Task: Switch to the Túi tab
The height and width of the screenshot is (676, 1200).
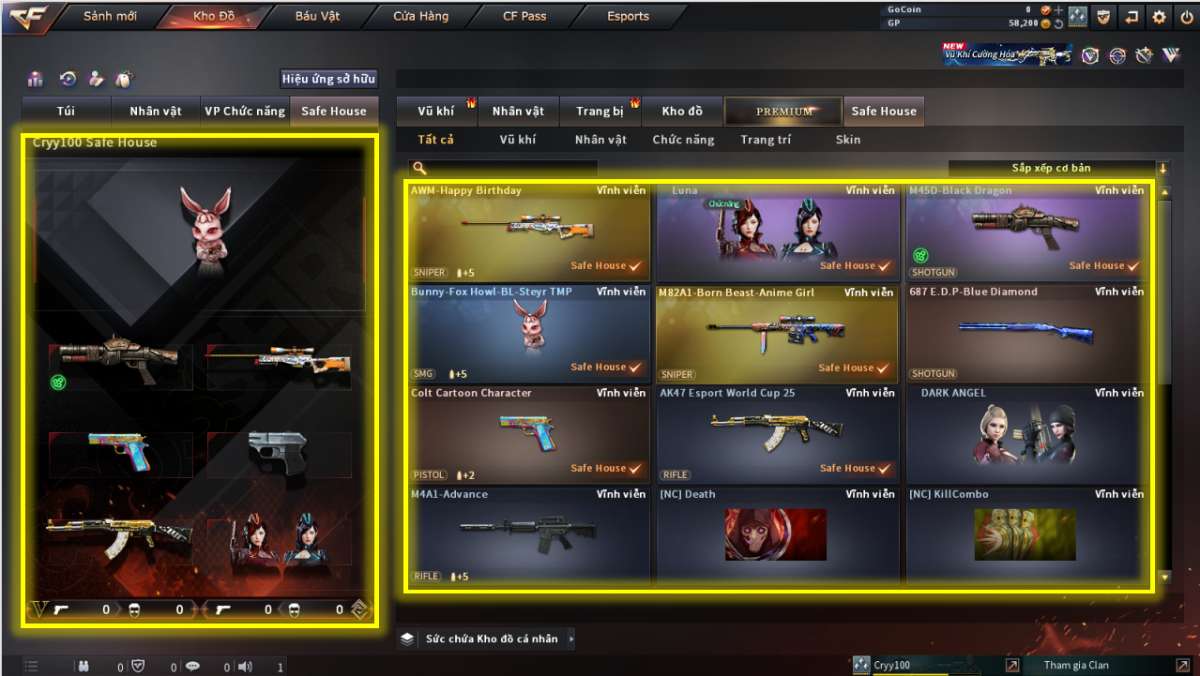Action: click(x=66, y=111)
